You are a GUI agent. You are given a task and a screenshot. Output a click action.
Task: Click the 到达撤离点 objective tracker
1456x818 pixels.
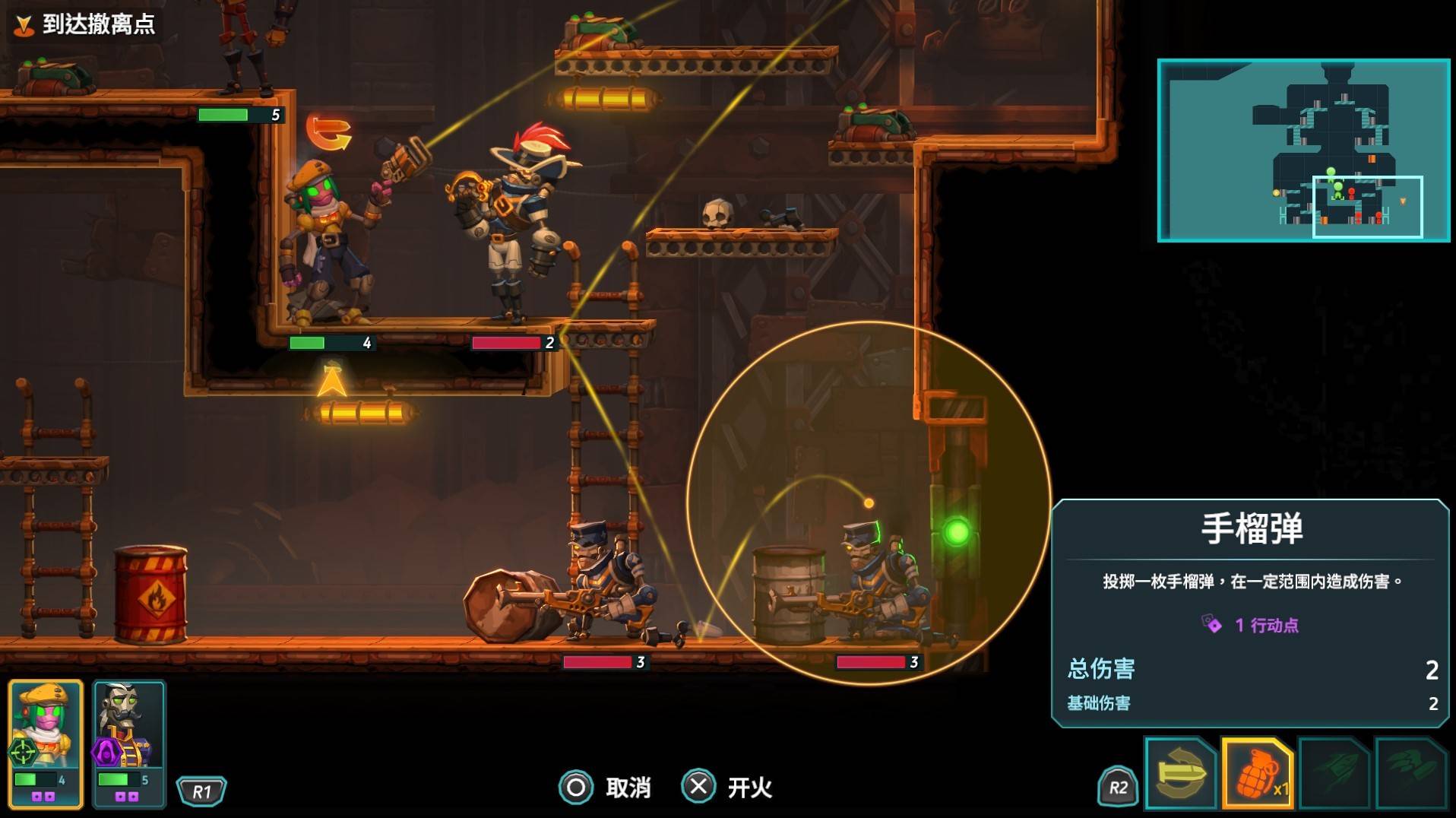pyautogui.click(x=86, y=24)
